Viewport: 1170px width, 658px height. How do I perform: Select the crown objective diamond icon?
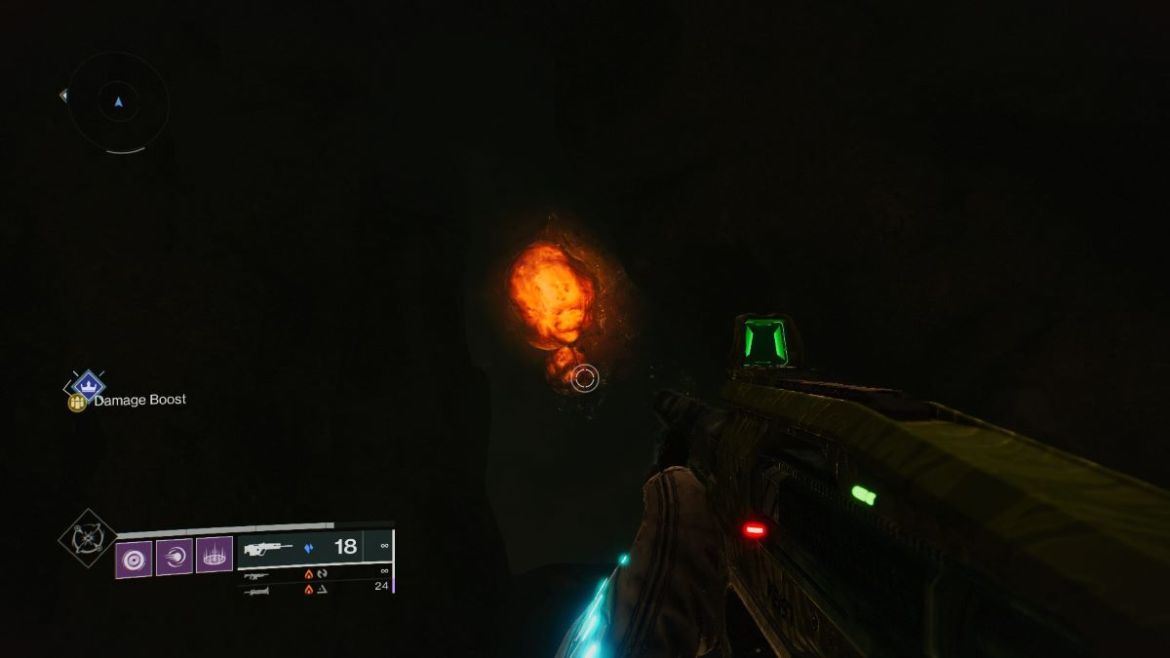pos(89,383)
